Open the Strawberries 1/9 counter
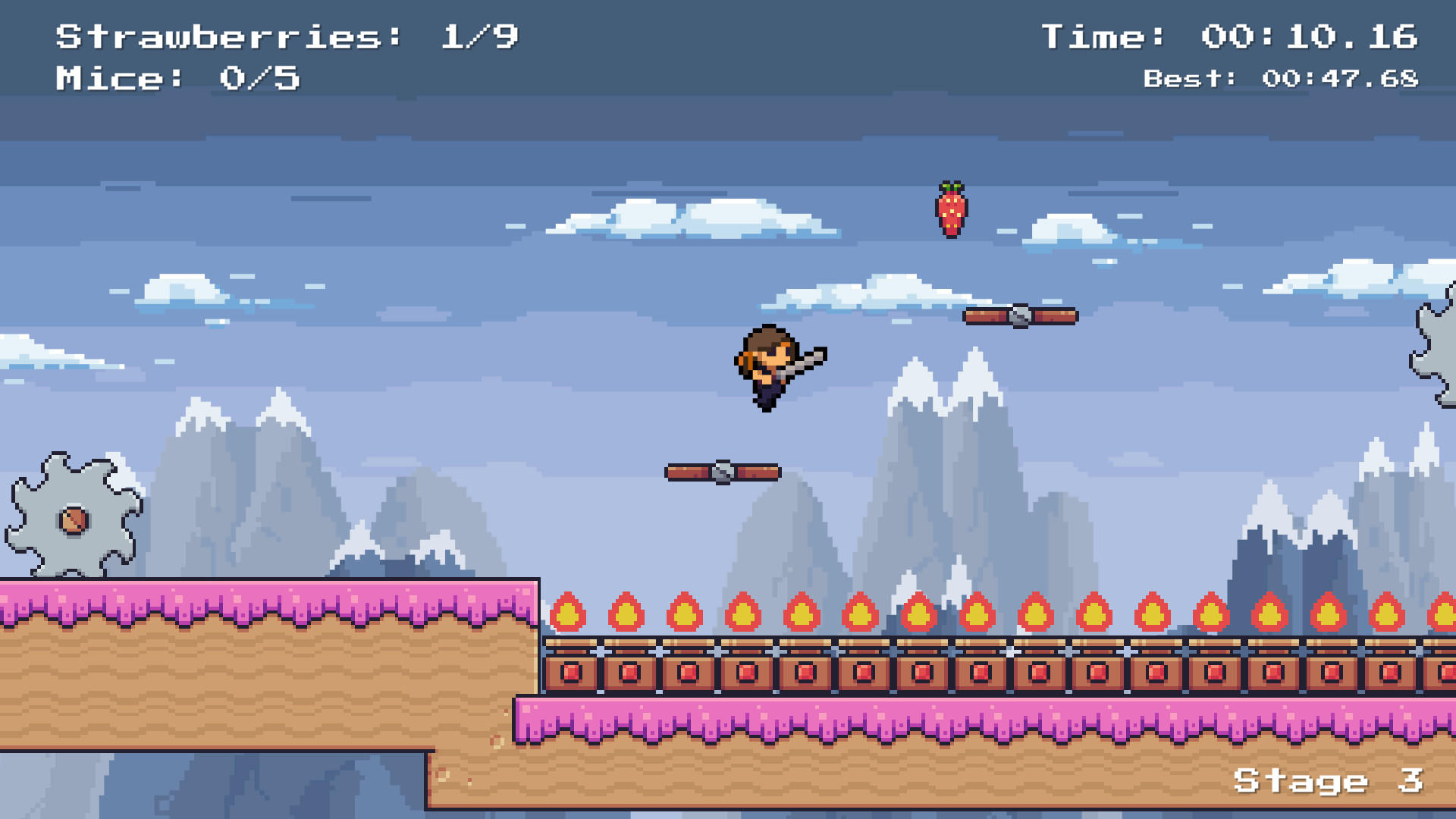Viewport: 1456px width, 819px height. pyautogui.click(x=288, y=34)
